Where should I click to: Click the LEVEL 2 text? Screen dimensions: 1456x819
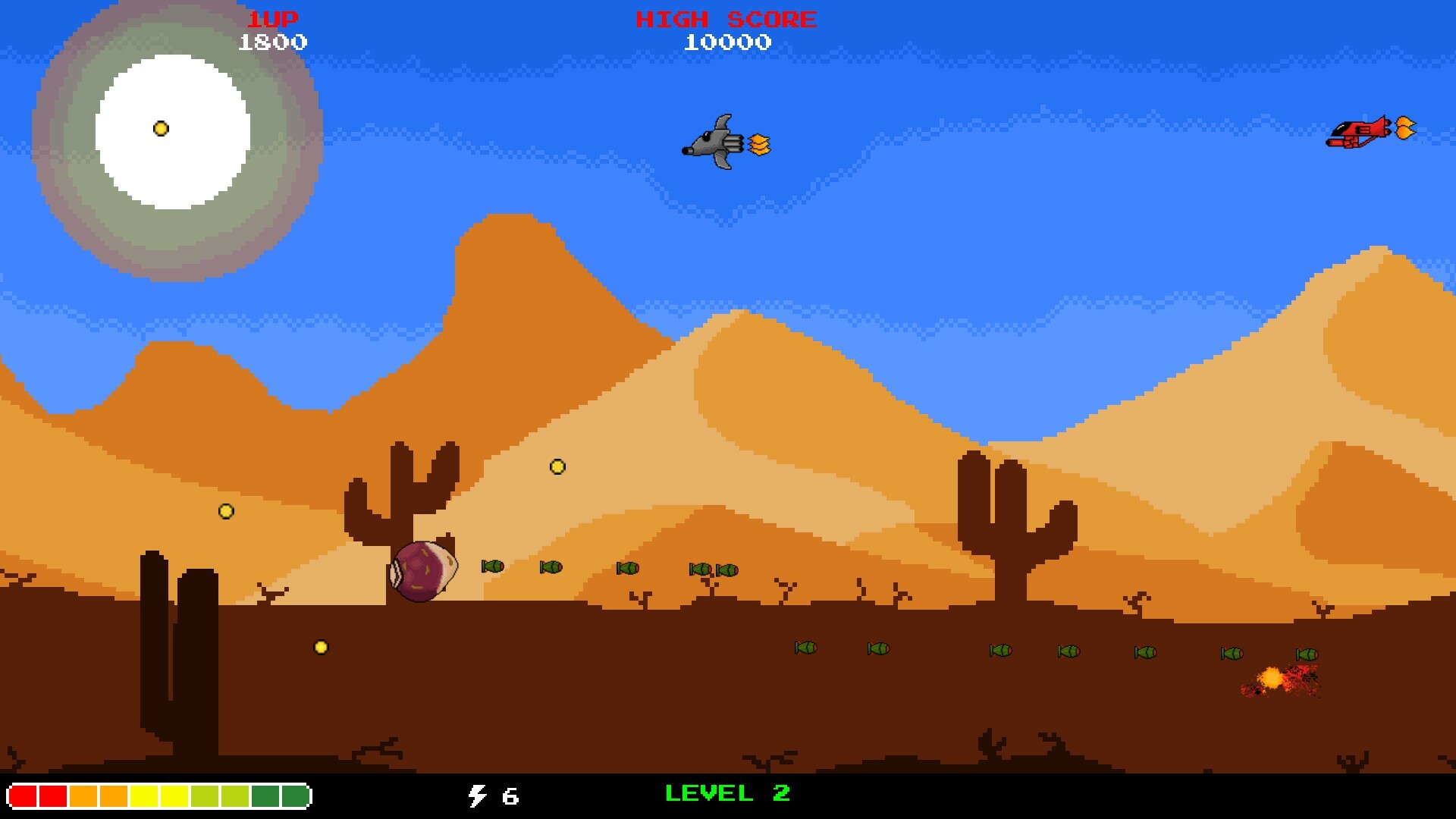point(726,795)
